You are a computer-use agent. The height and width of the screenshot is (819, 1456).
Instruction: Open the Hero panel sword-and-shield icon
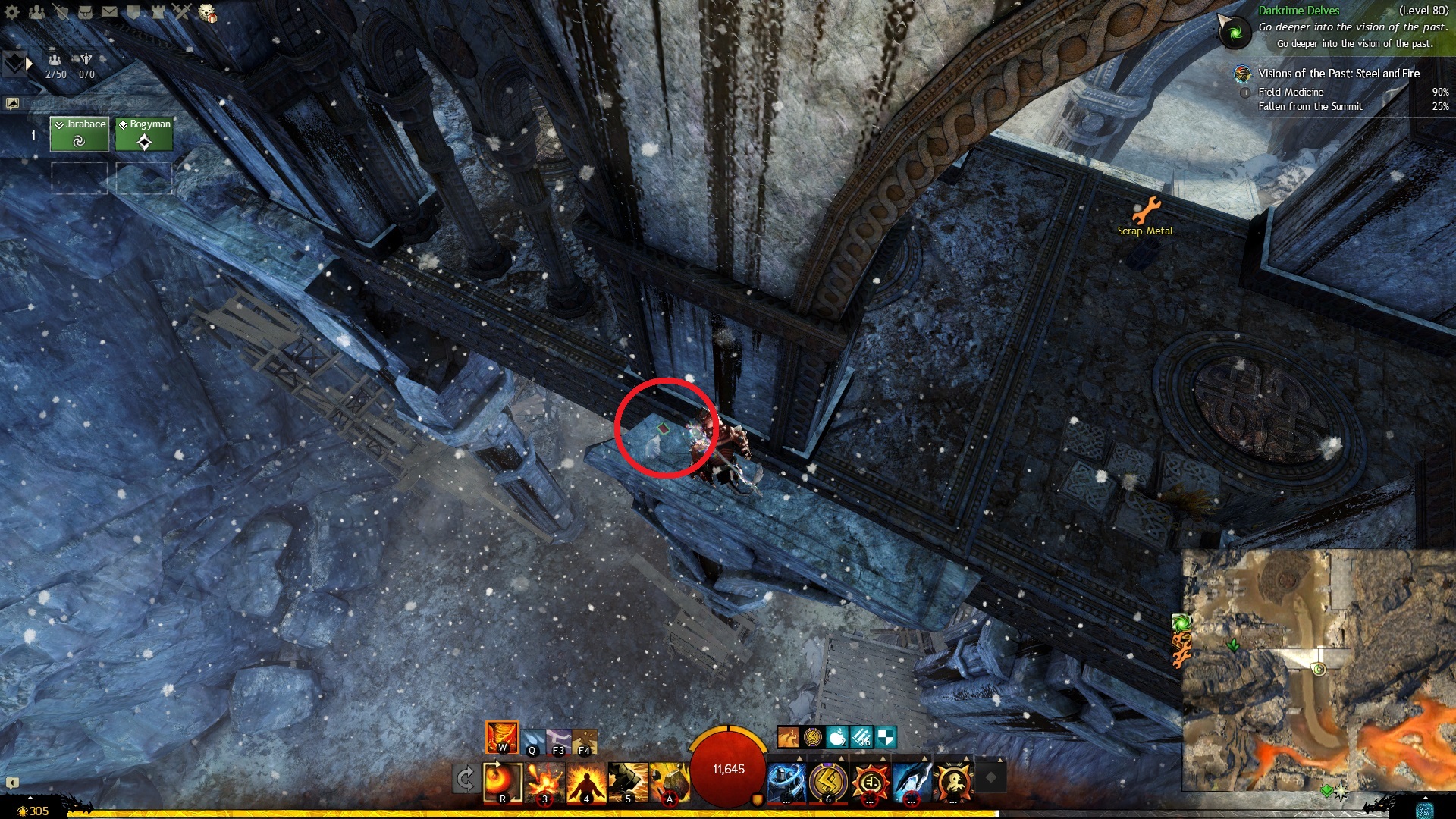(x=61, y=11)
